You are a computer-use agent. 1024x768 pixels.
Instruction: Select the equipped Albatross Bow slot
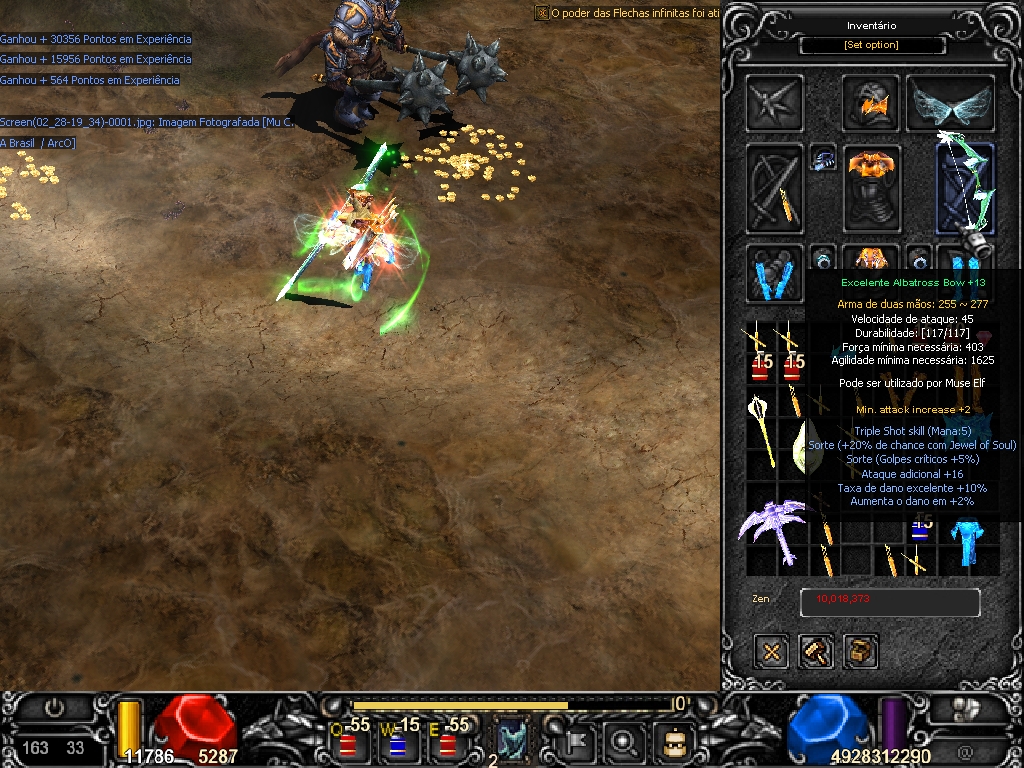pos(965,190)
